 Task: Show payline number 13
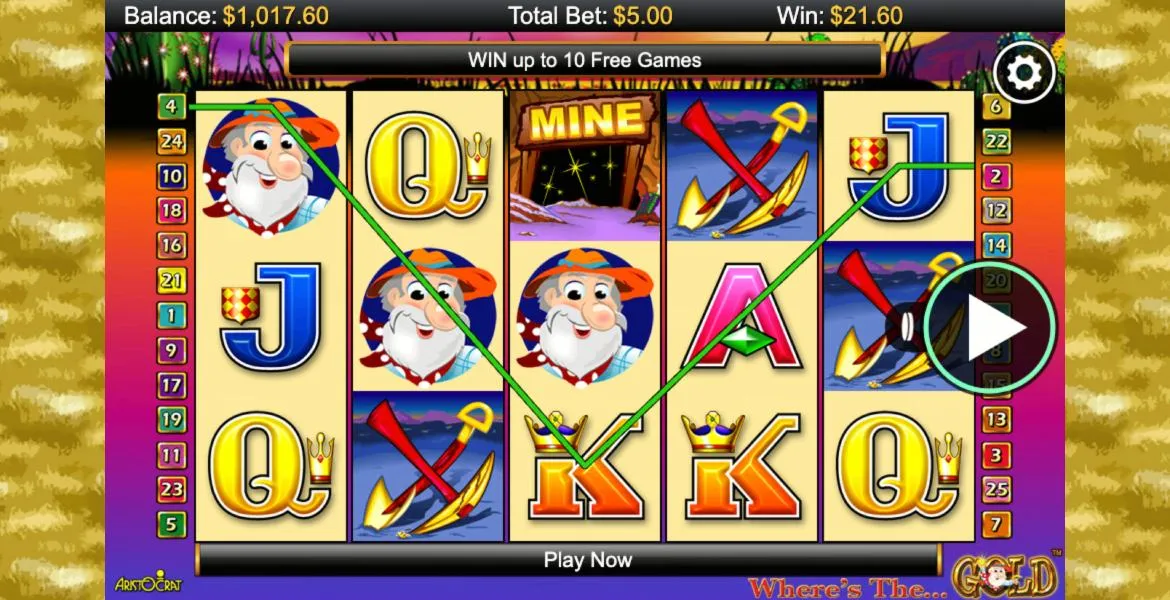[996, 419]
